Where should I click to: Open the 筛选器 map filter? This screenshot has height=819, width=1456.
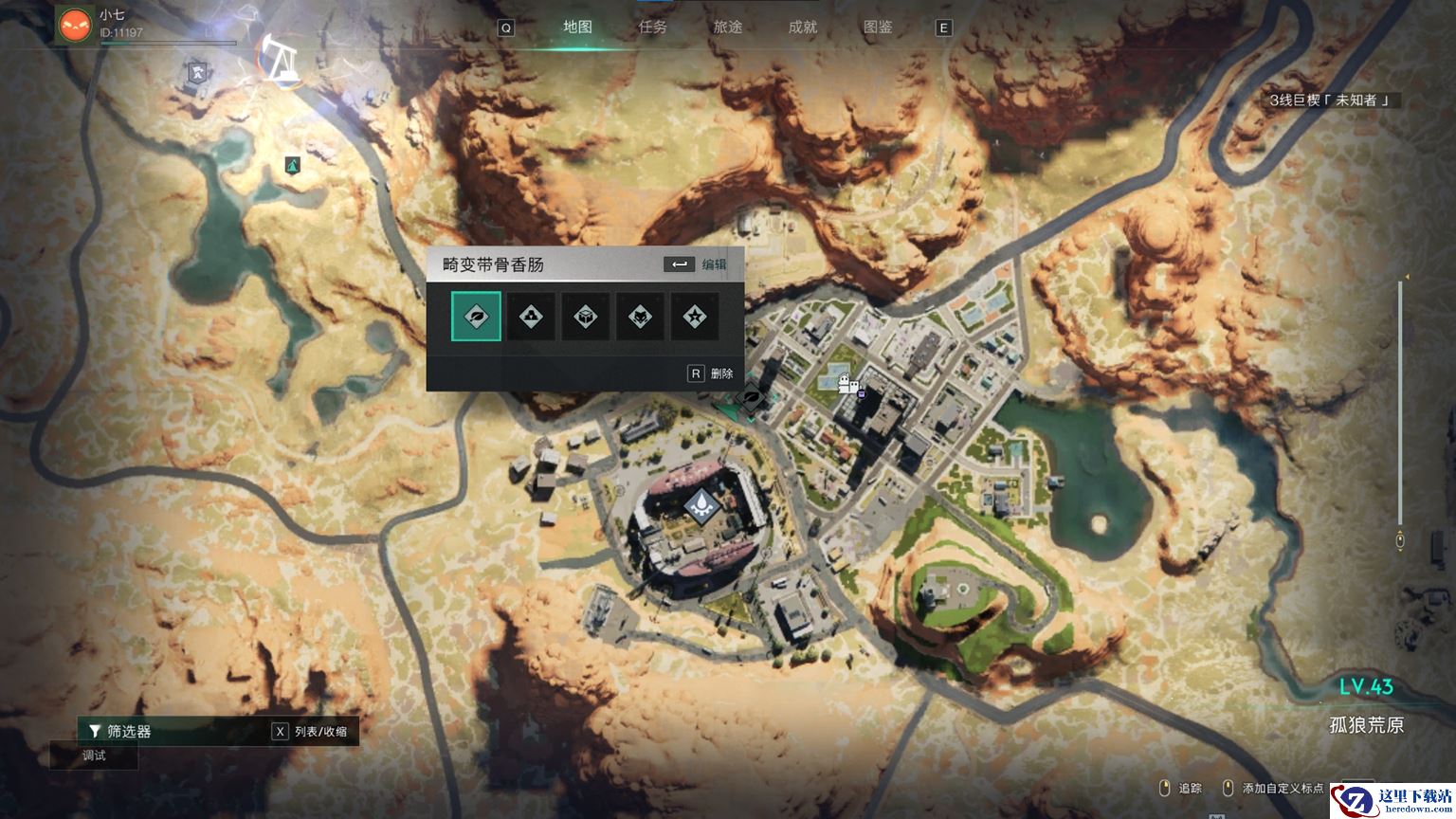[128, 731]
